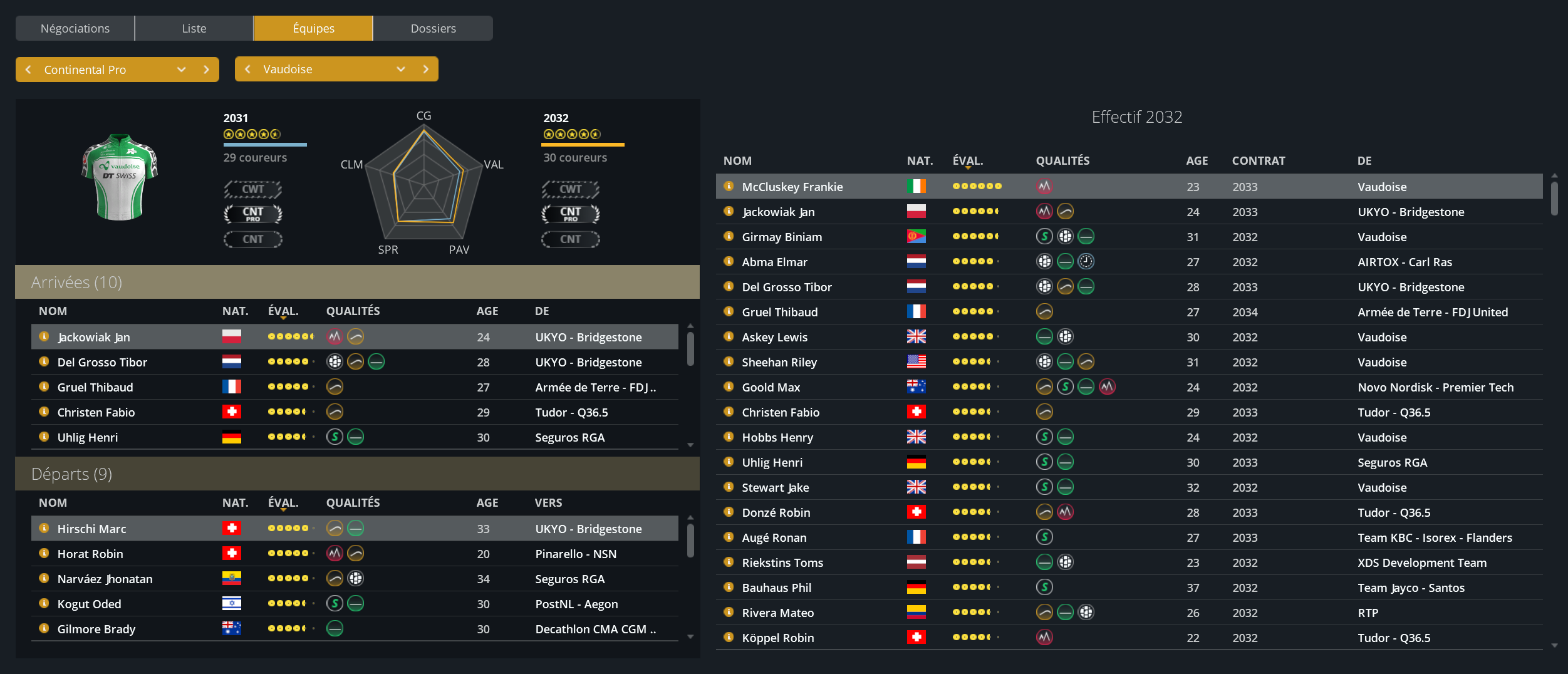Viewport: 1568px width, 674px height.
Task: Select Köppel Robin roster row
Action: click(777, 638)
